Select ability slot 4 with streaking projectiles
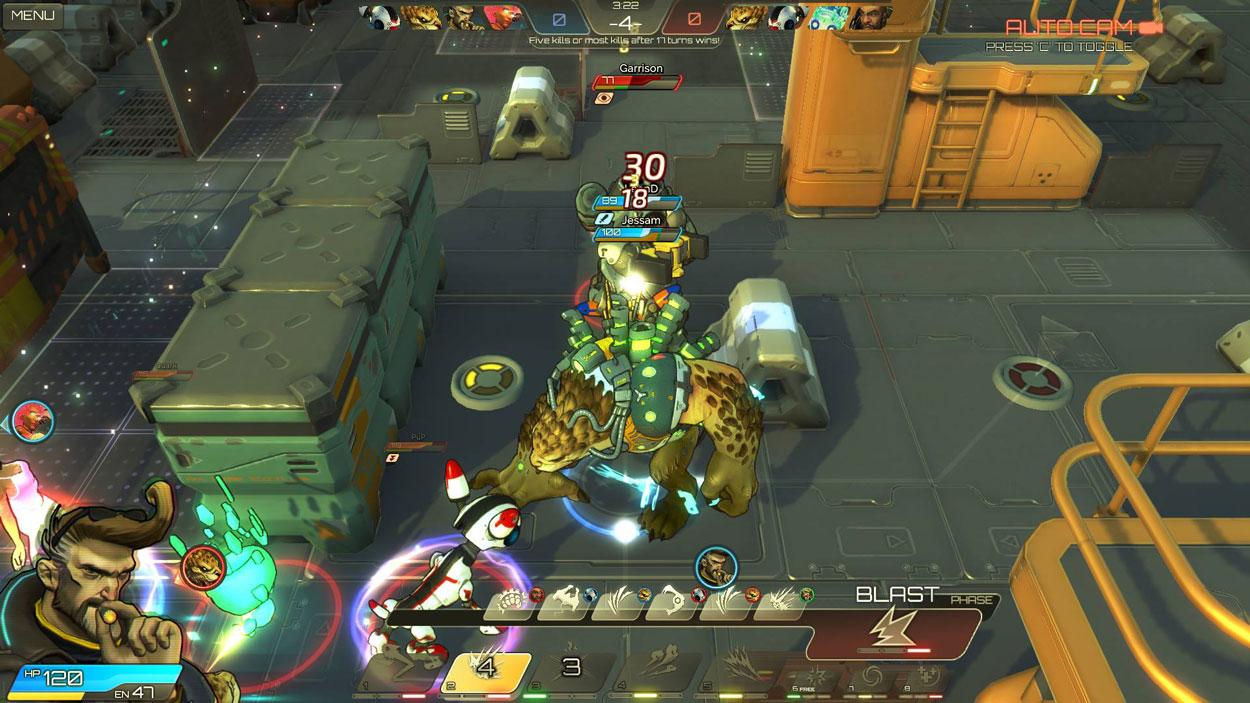 [658, 667]
